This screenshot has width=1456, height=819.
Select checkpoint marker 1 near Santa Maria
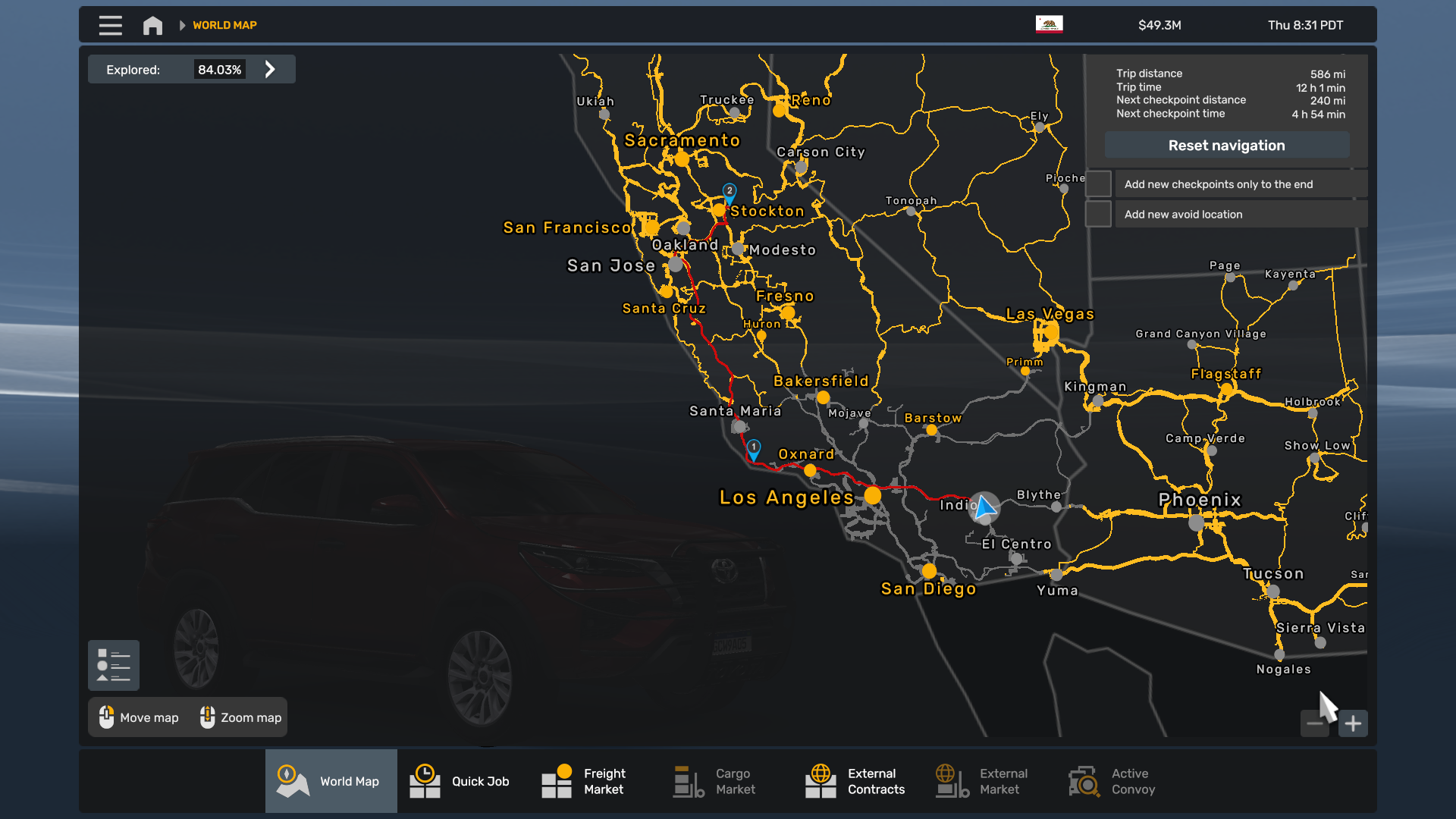pyautogui.click(x=754, y=447)
